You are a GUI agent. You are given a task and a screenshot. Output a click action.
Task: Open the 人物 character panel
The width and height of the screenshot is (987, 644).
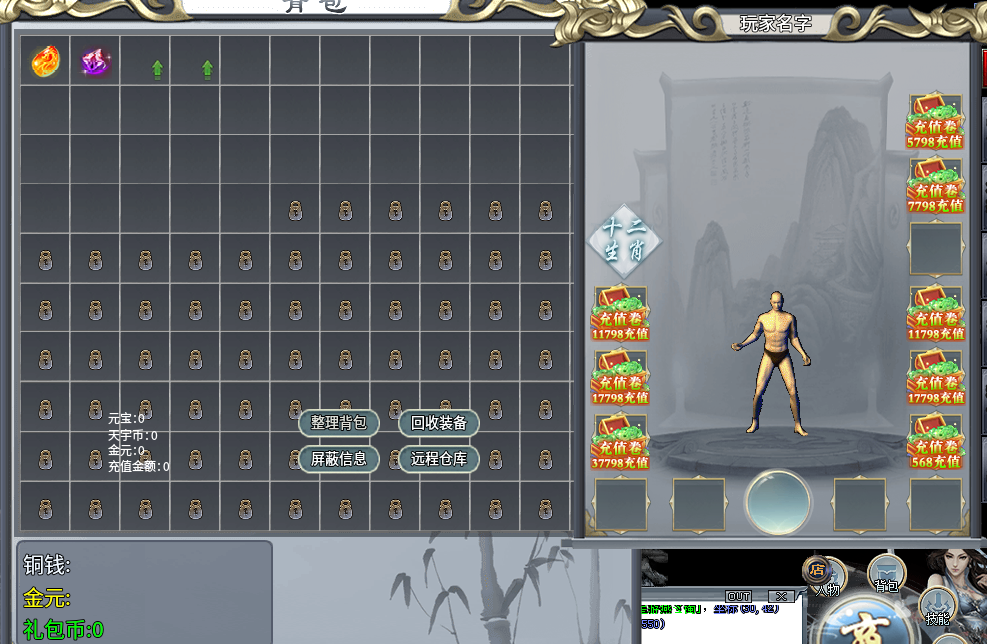[828, 589]
